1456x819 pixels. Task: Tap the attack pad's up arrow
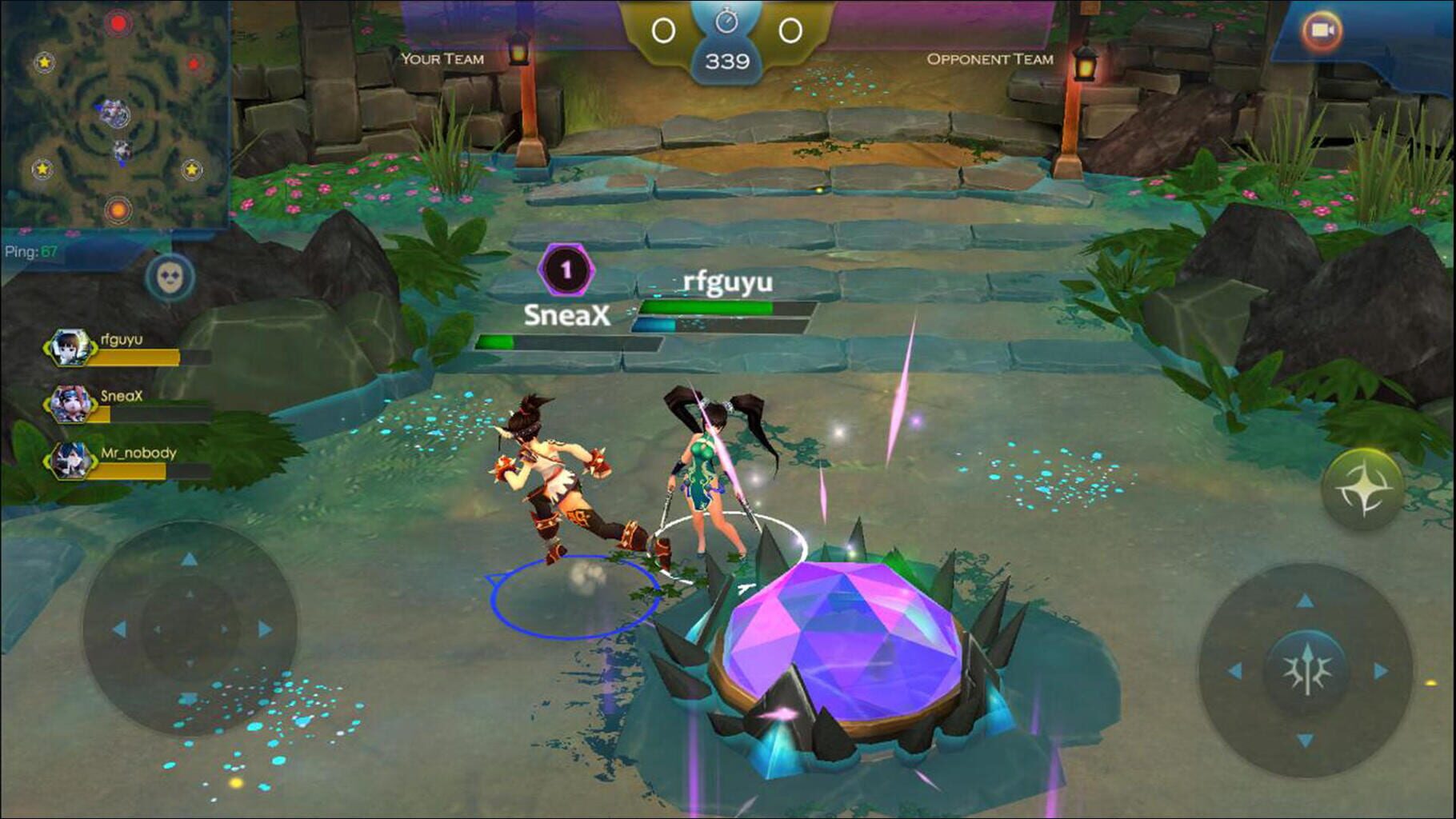click(x=1306, y=600)
